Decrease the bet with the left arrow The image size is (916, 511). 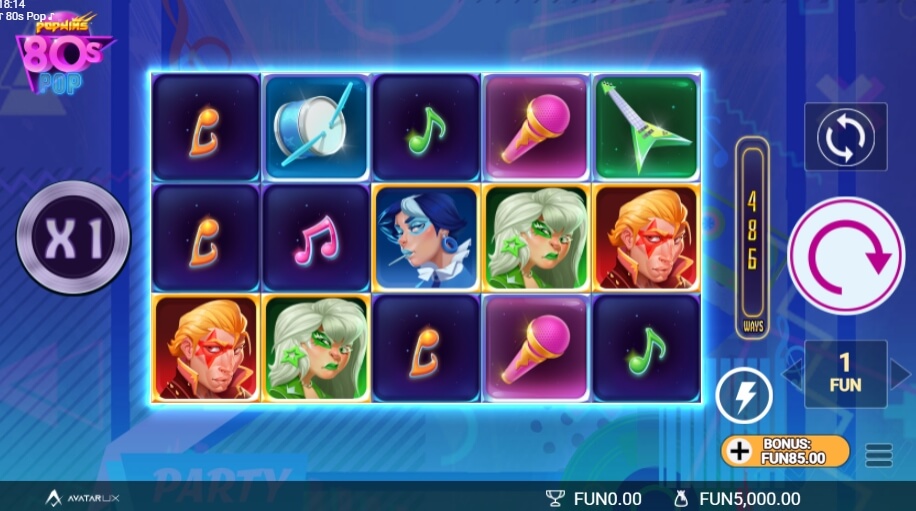pos(792,374)
